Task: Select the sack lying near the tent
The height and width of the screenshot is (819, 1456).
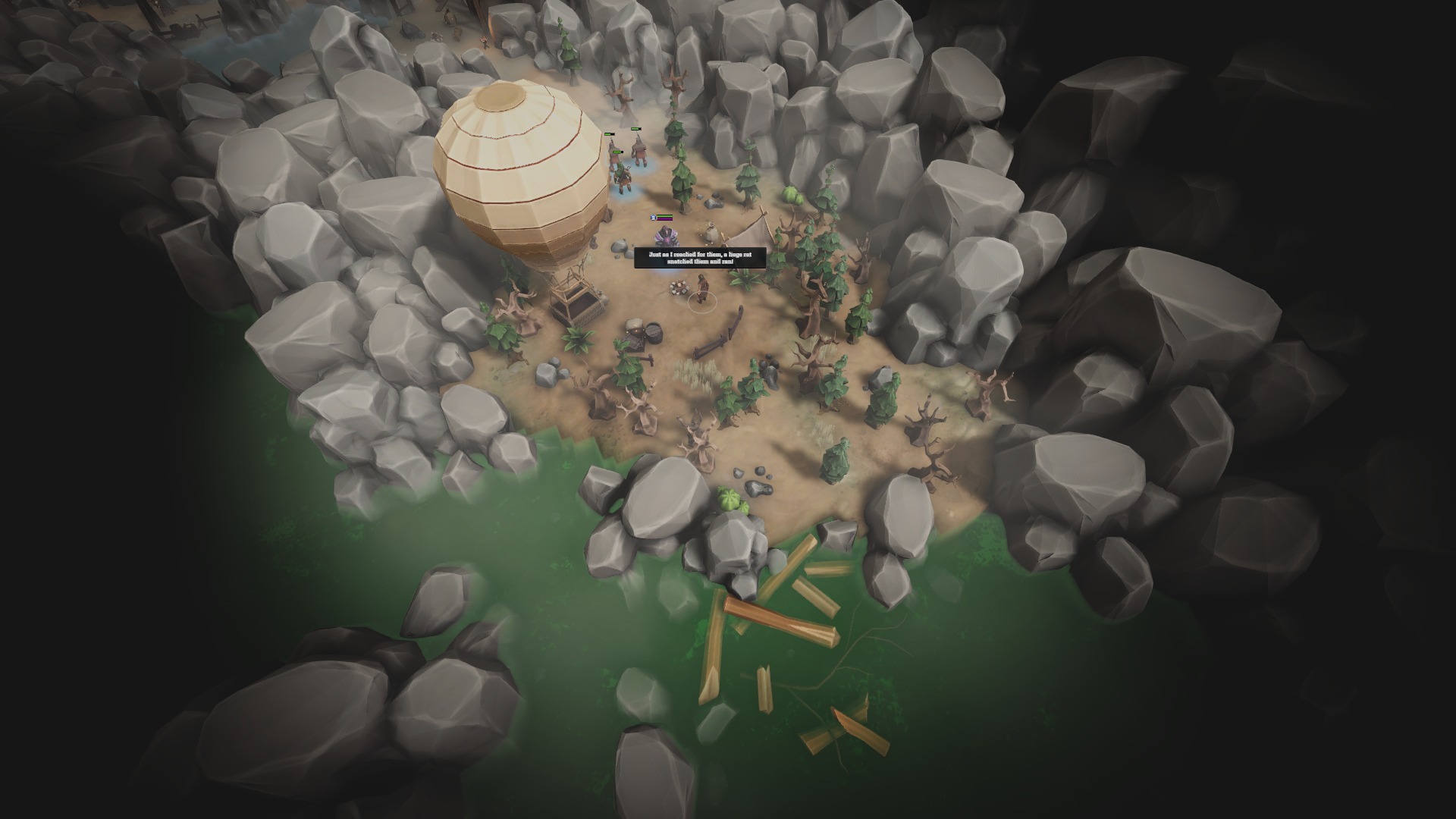Action: point(710,231)
